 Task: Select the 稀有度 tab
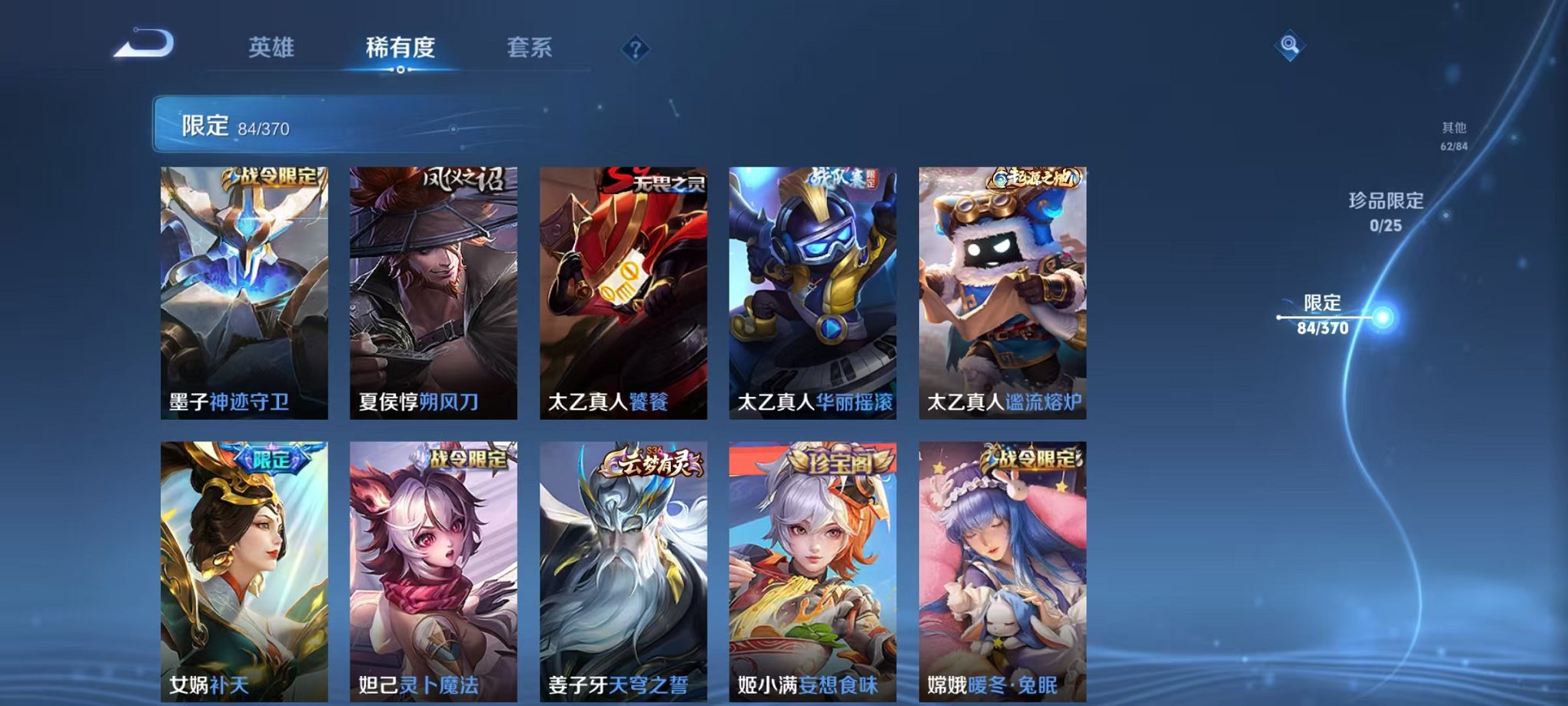pos(398,46)
